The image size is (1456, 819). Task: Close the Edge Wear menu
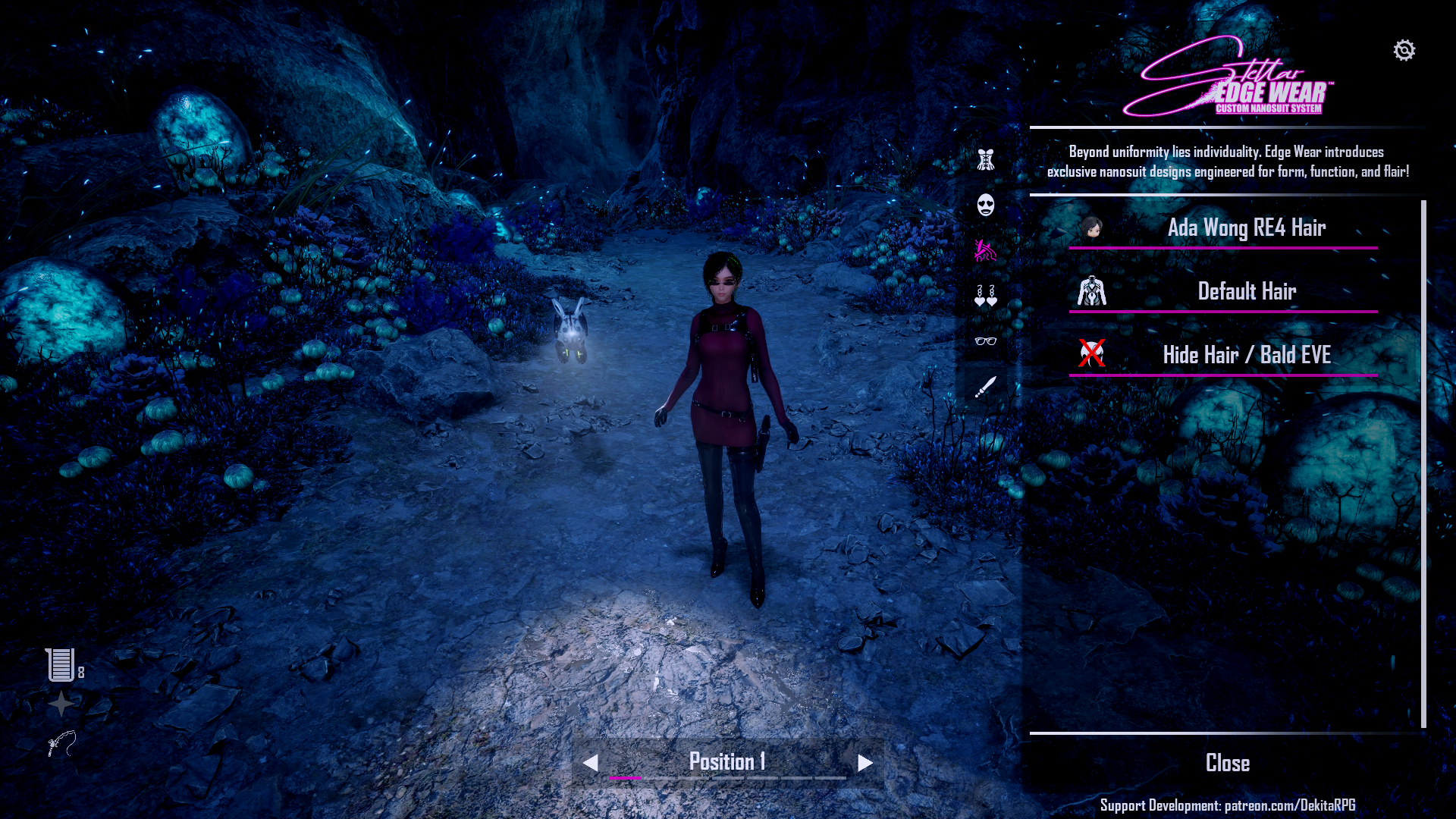(1227, 763)
